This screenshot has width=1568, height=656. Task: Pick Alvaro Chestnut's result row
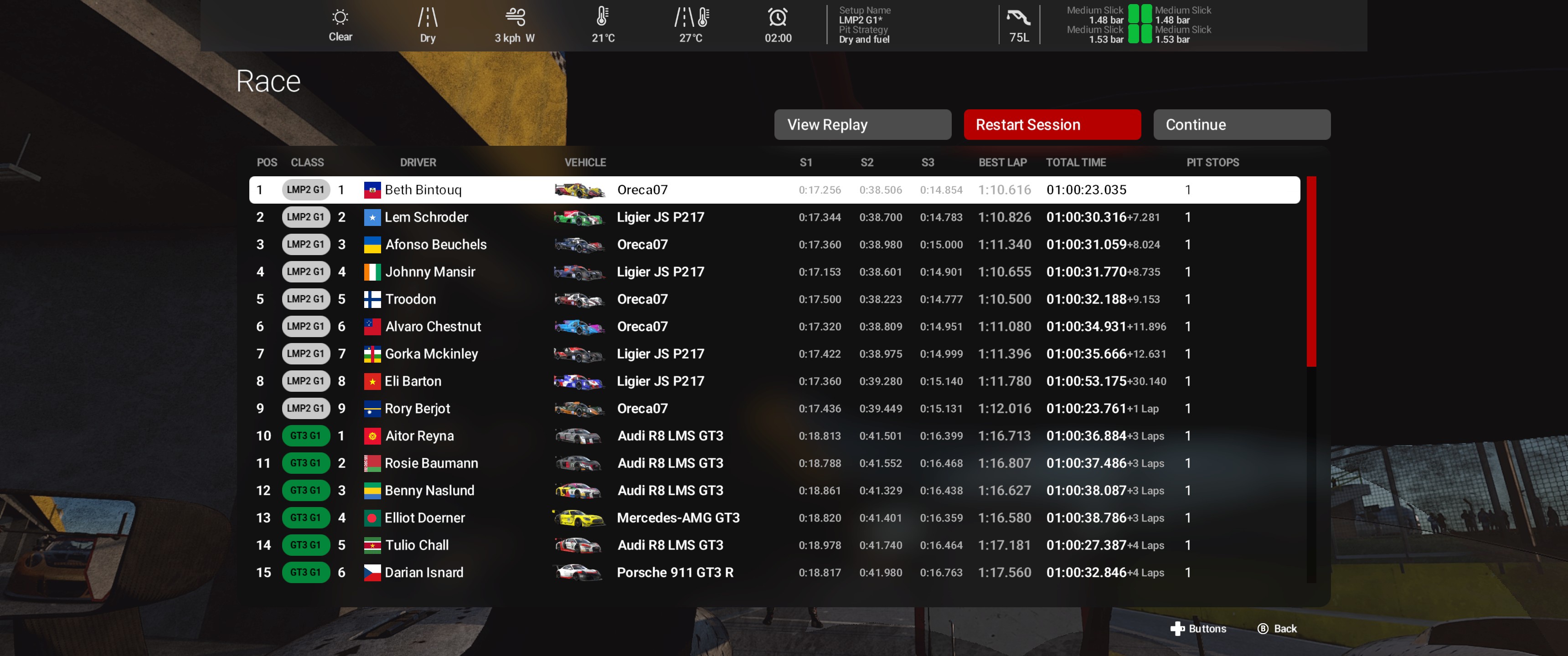[x=774, y=327]
